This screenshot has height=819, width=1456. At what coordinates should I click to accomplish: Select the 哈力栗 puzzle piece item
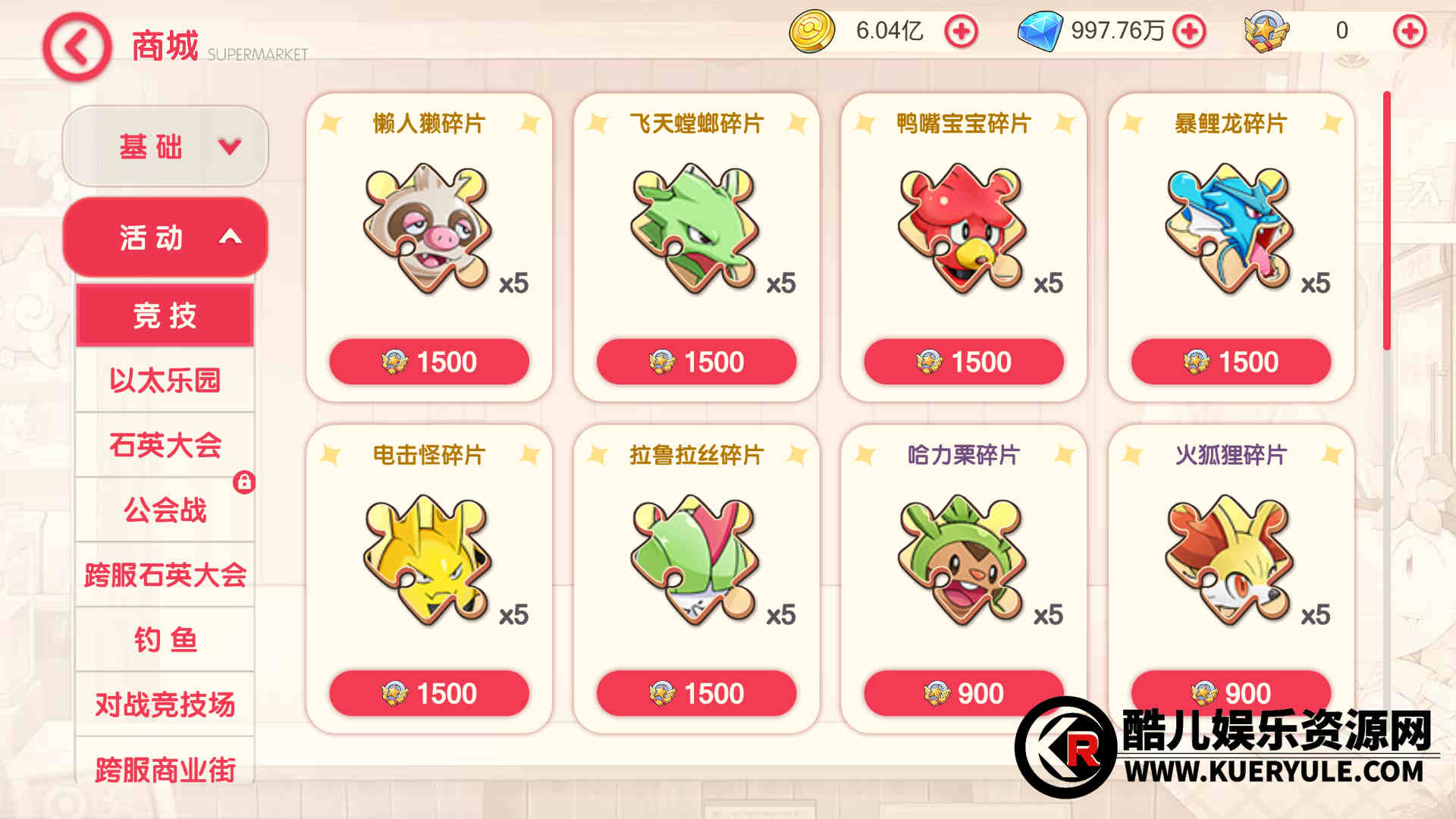click(x=962, y=560)
